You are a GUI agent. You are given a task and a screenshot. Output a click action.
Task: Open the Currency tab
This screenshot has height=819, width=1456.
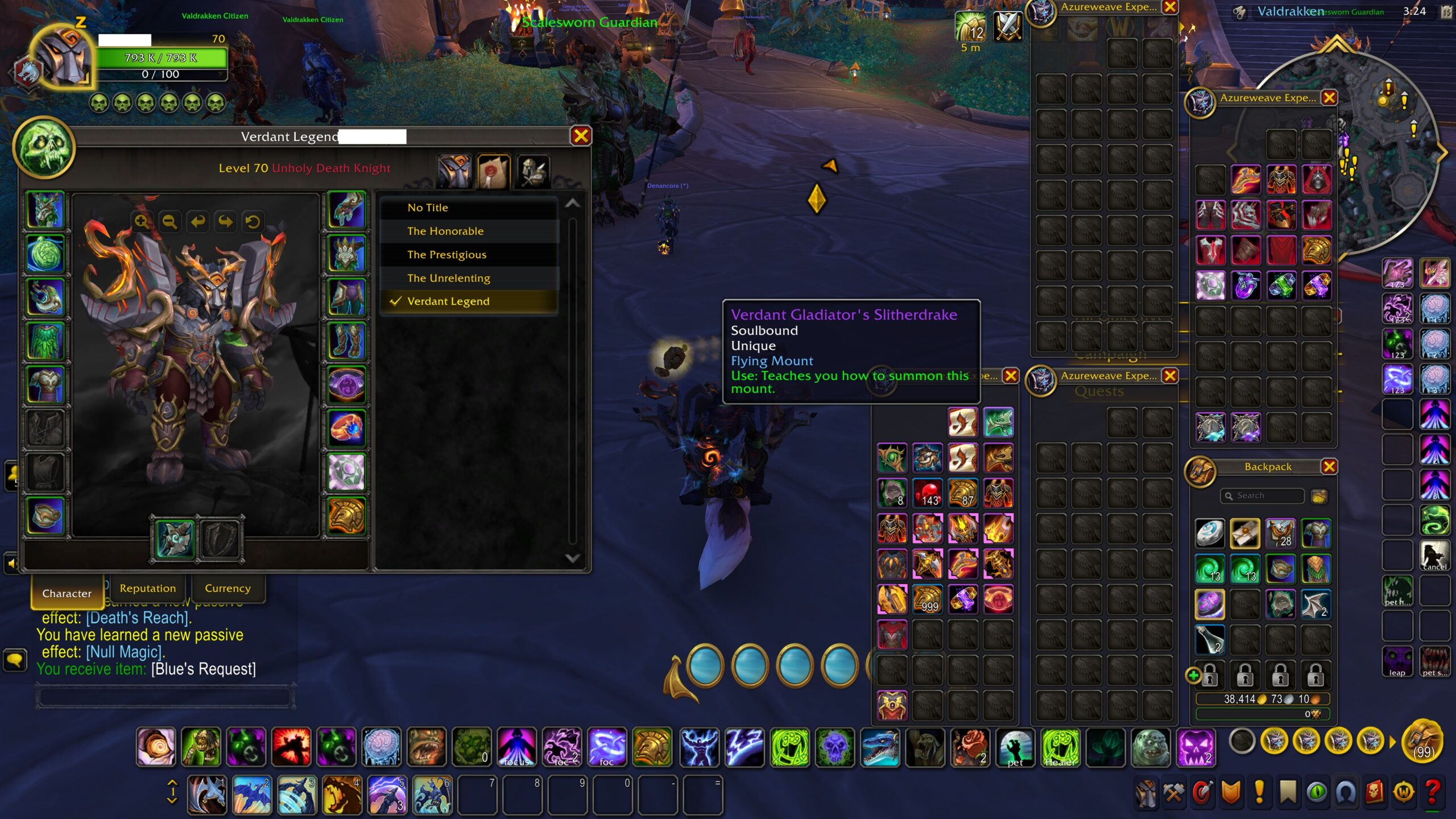[227, 588]
